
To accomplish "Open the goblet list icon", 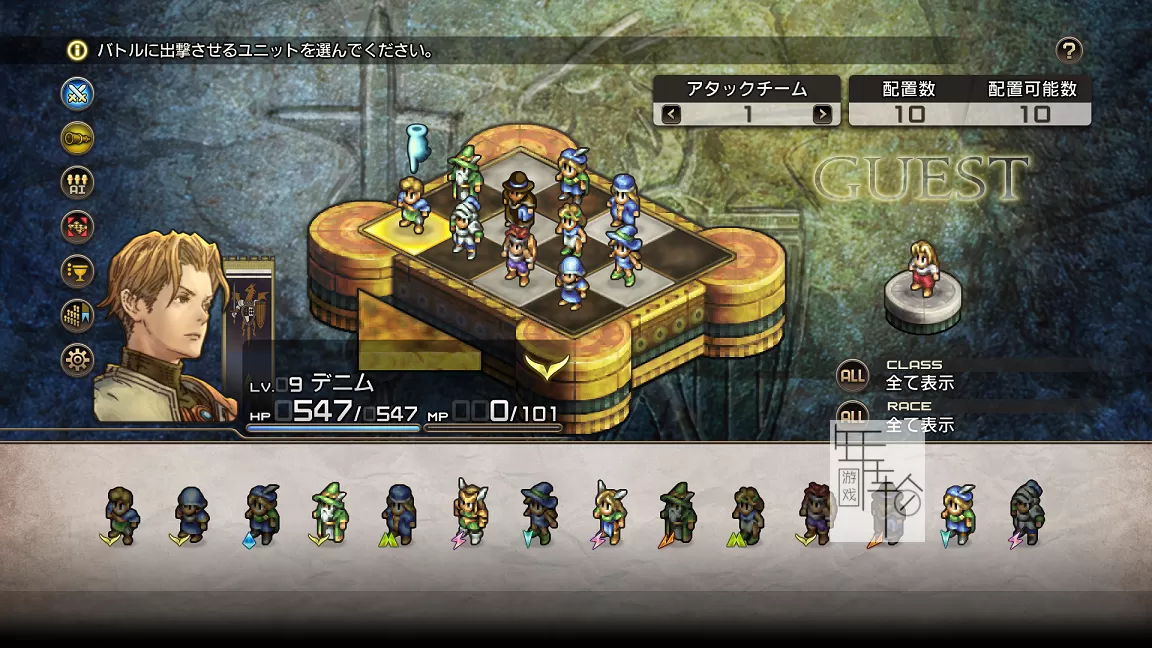I will (x=77, y=271).
